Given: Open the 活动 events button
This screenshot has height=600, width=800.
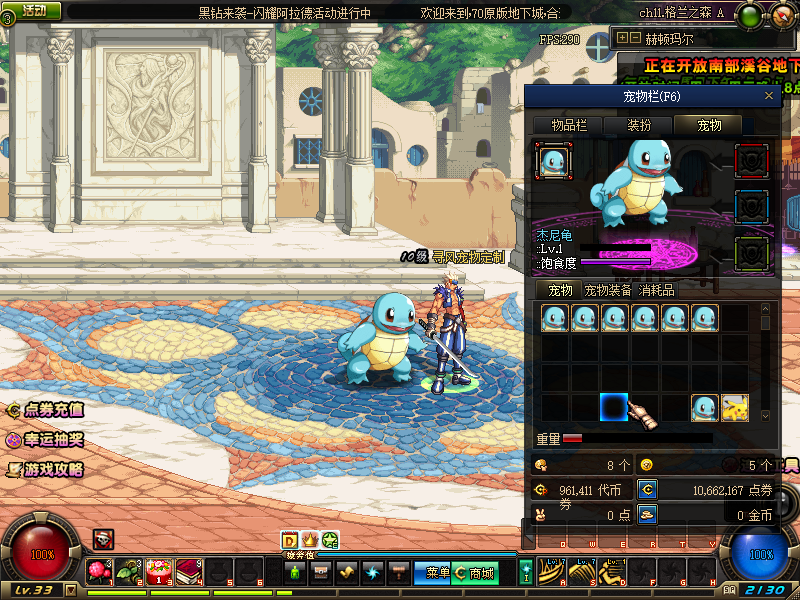Looking at the screenshot, I should (32, 11).
